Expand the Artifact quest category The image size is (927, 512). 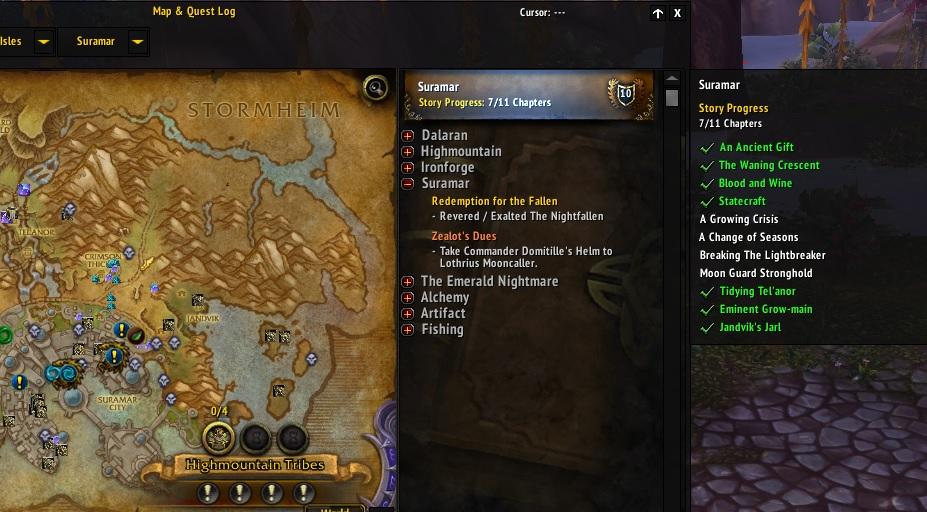tap(408, 314)
